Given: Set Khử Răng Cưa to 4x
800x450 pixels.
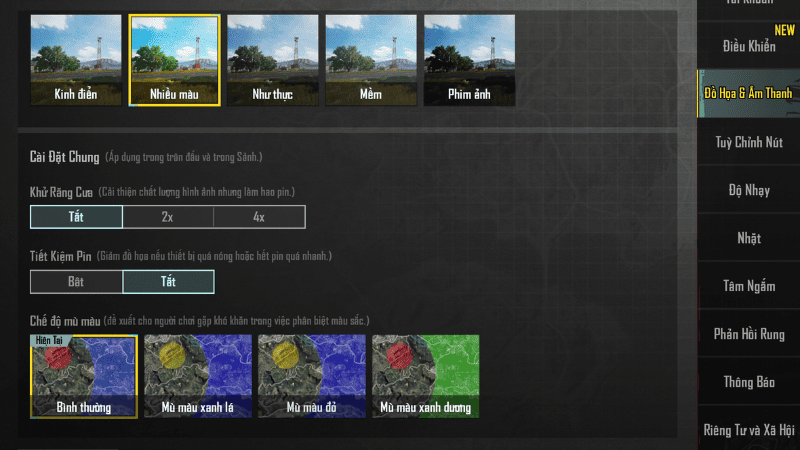Looking at the screenshot, I should [259, 217].
